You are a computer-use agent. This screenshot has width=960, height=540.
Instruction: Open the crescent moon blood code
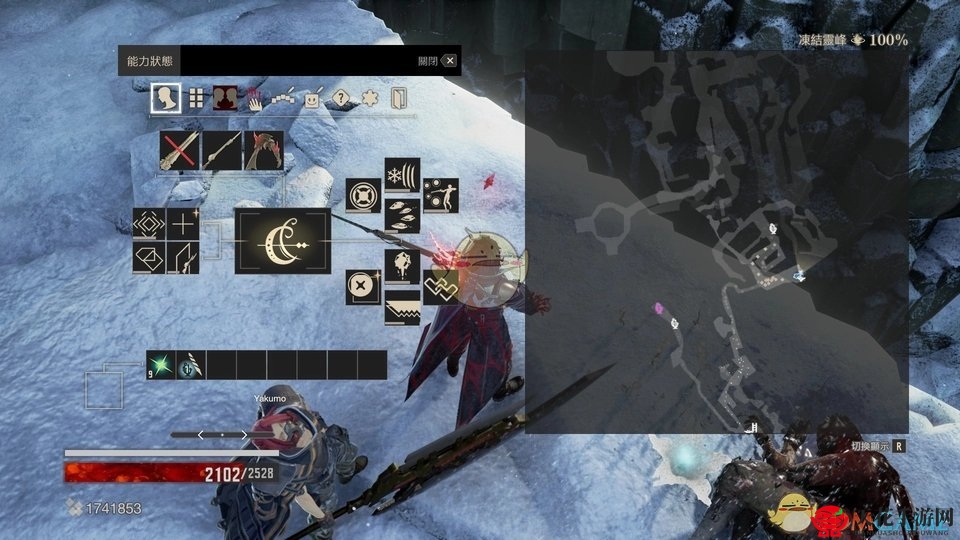(x=282, y=241)
